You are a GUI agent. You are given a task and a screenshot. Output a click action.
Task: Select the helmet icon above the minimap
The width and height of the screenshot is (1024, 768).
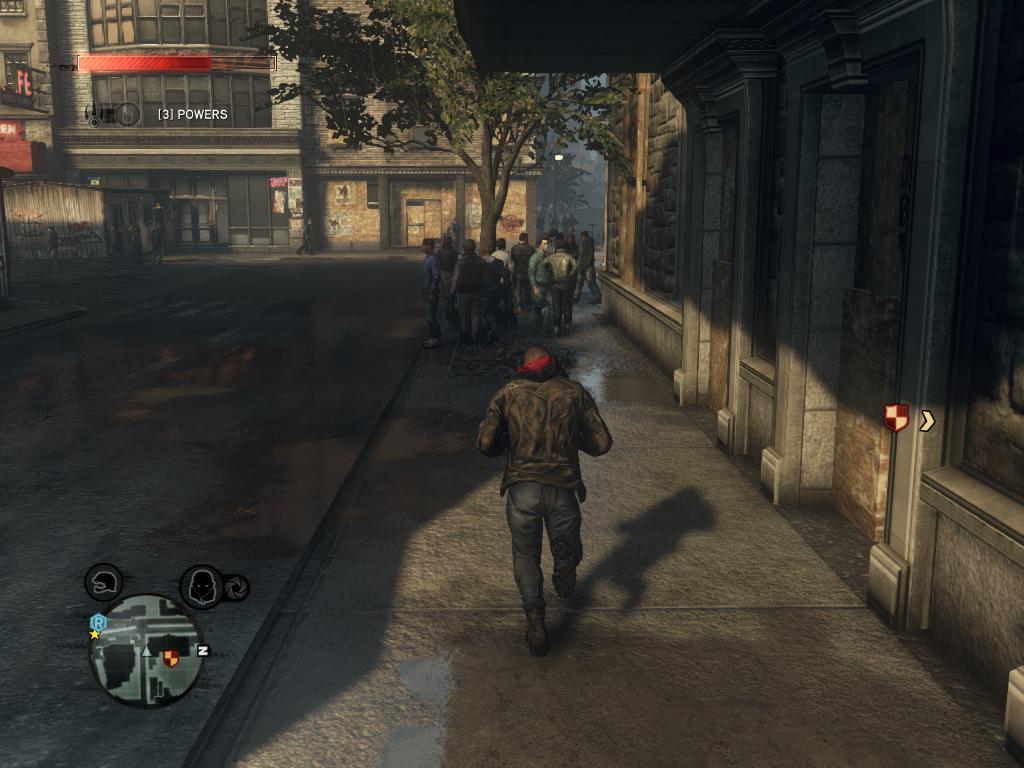click(x=103, y=582)
